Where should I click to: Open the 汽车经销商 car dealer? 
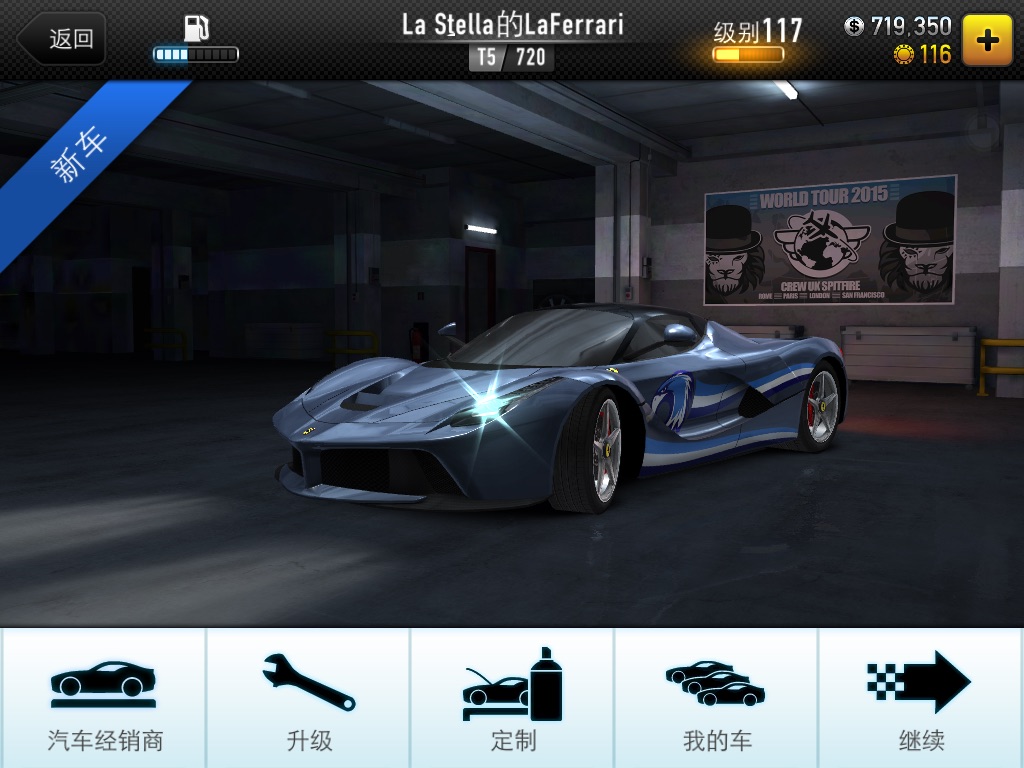pyautogui.click(x=104, y=698)
